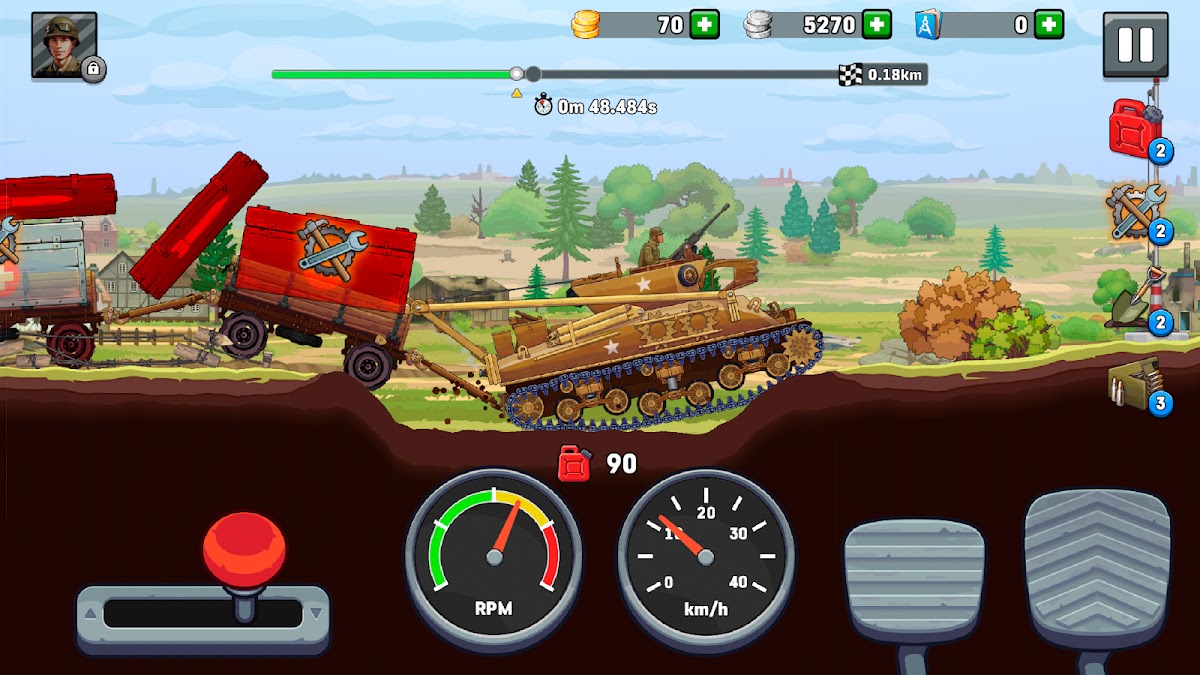1200x675 pixels.
Task: Select the ammo crate item
Action: point(1134,383)
